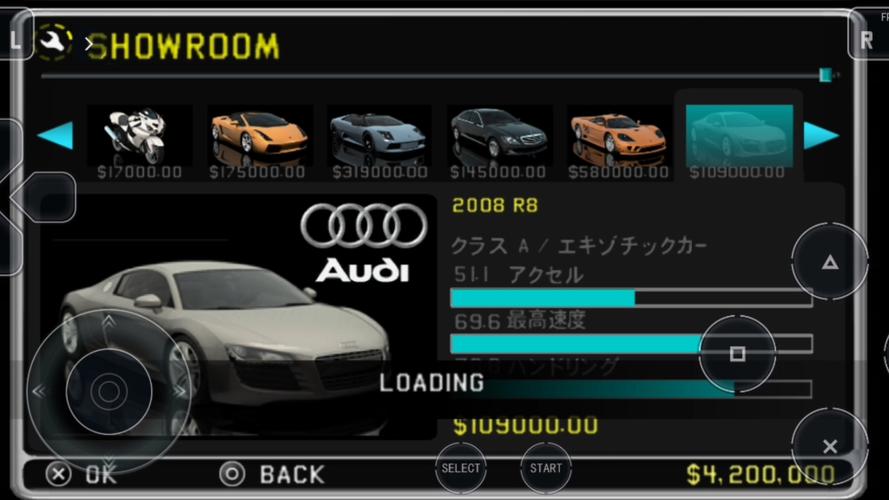This screenshot has height=500, width=889.
Task: Choose the orange Lamborghini priced at $175000
Action: pos(259,135)
